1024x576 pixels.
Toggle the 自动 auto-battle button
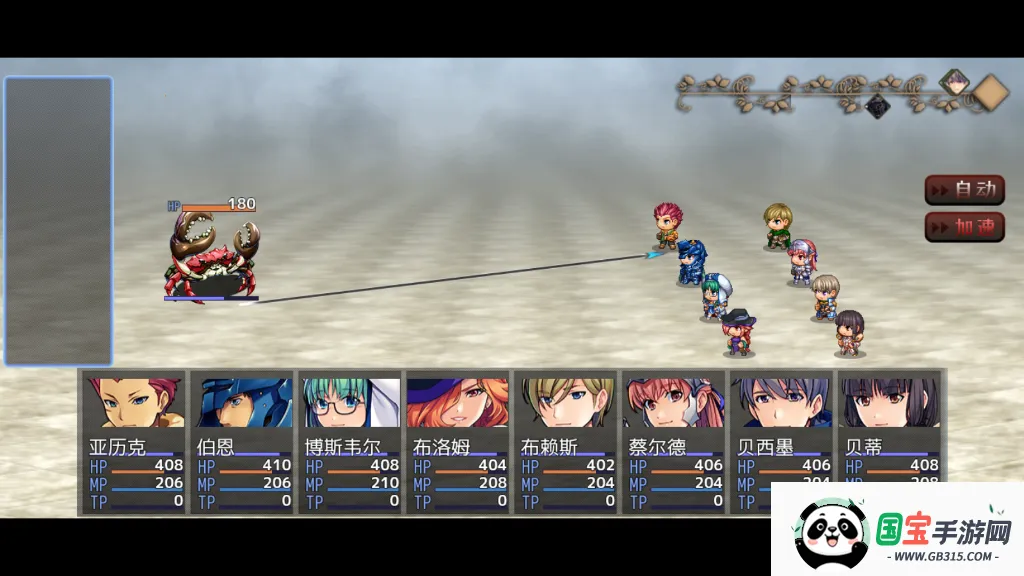(964, 189)
